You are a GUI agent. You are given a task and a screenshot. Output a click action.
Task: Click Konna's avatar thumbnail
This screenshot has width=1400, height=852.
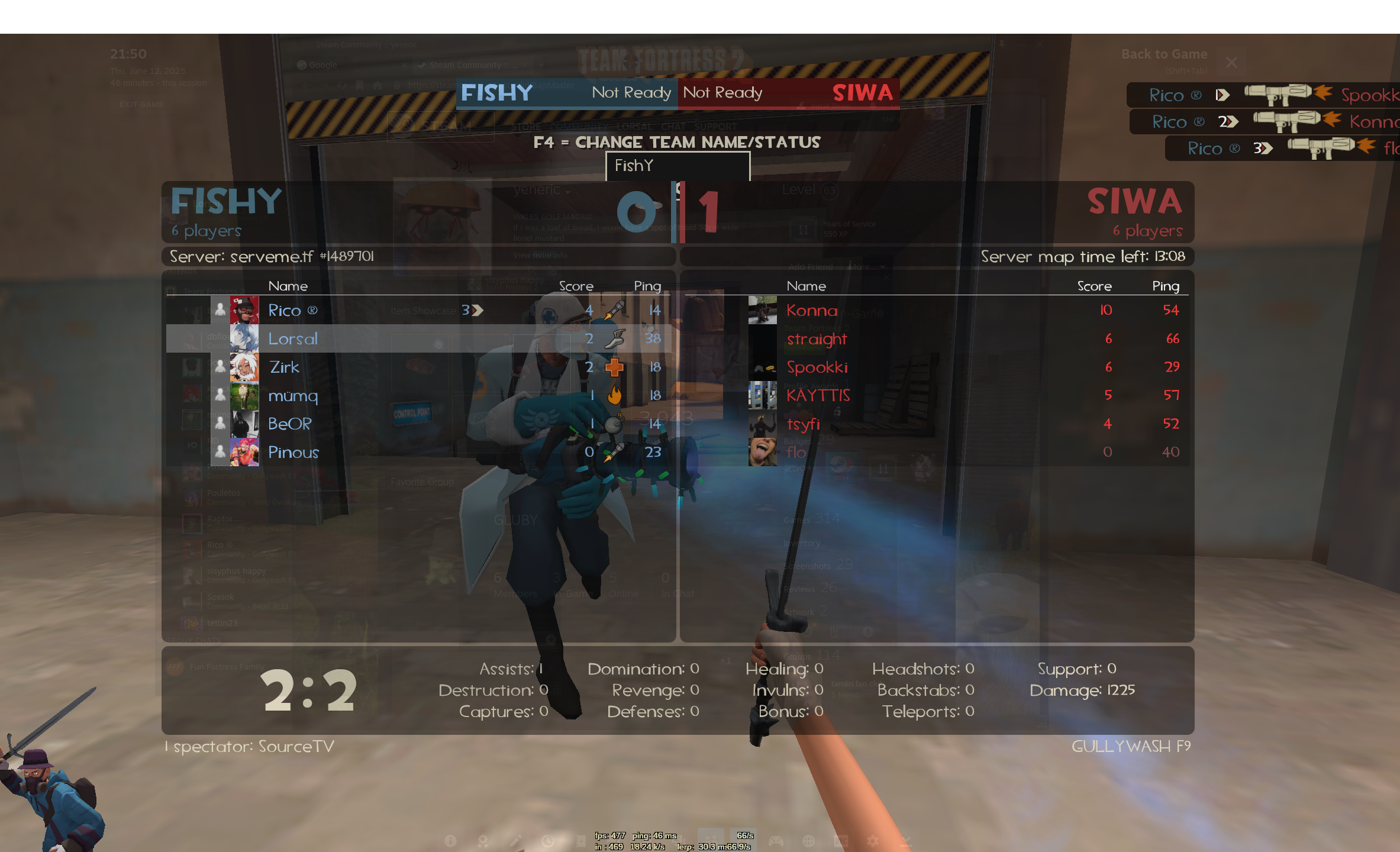[x=762, y=310]
